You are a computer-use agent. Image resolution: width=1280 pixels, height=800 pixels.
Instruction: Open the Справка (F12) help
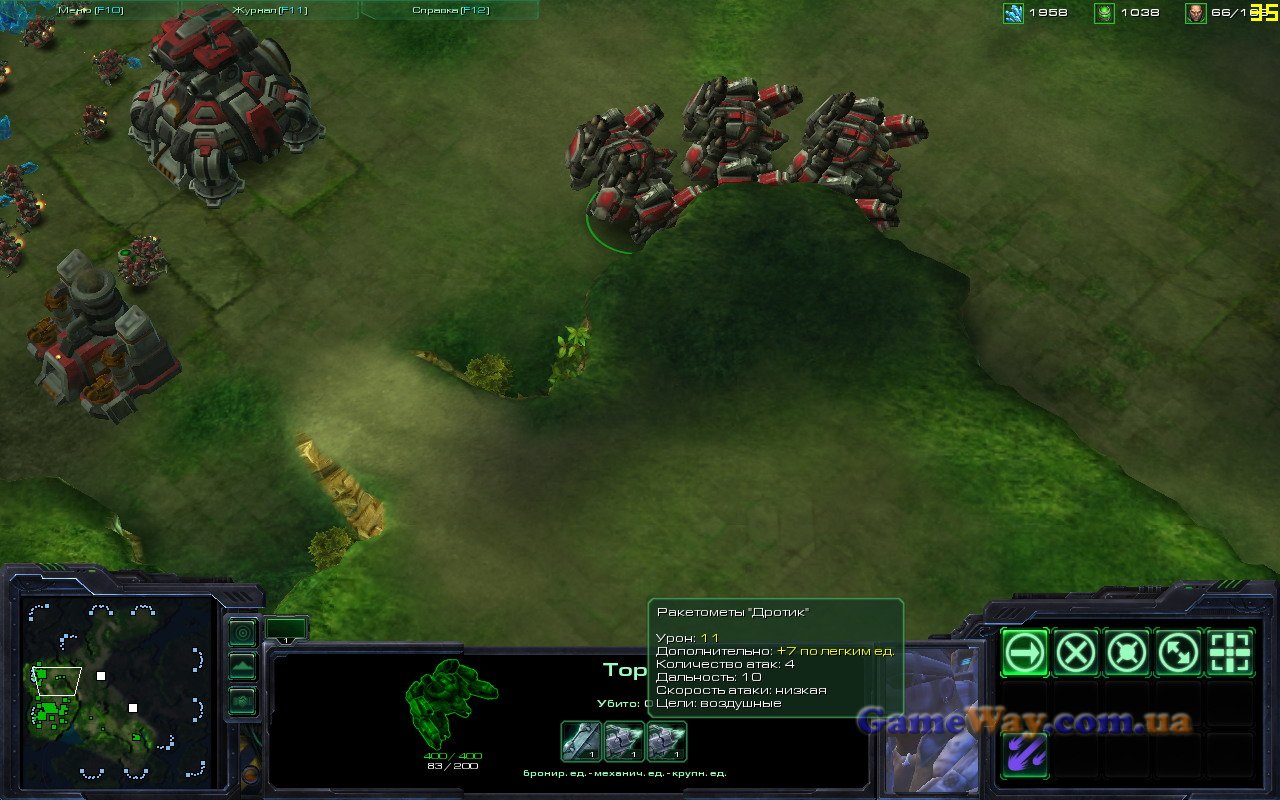pyautogui.click(x=450, y=10)
